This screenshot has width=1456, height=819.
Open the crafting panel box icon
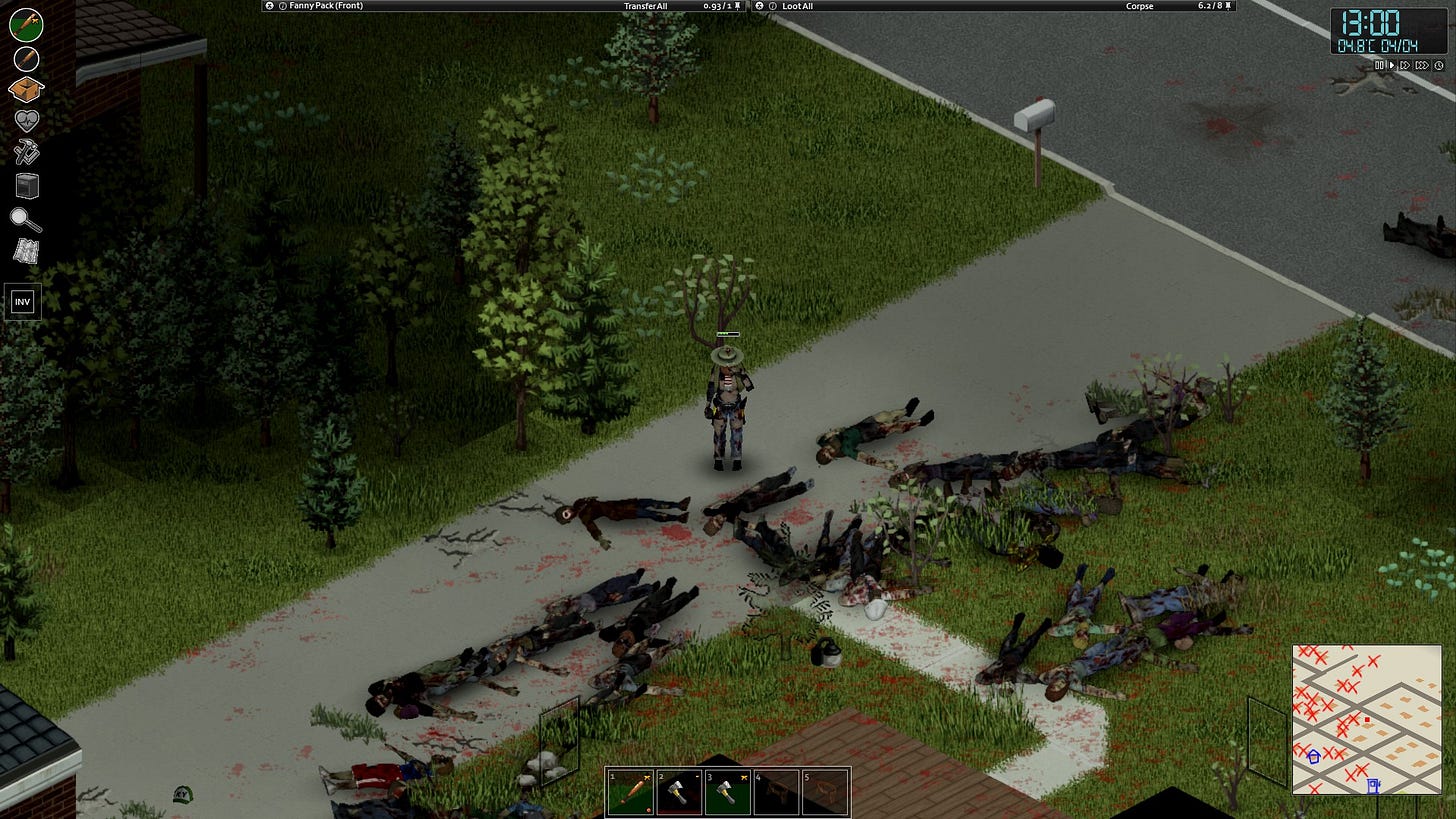(24, 90)
